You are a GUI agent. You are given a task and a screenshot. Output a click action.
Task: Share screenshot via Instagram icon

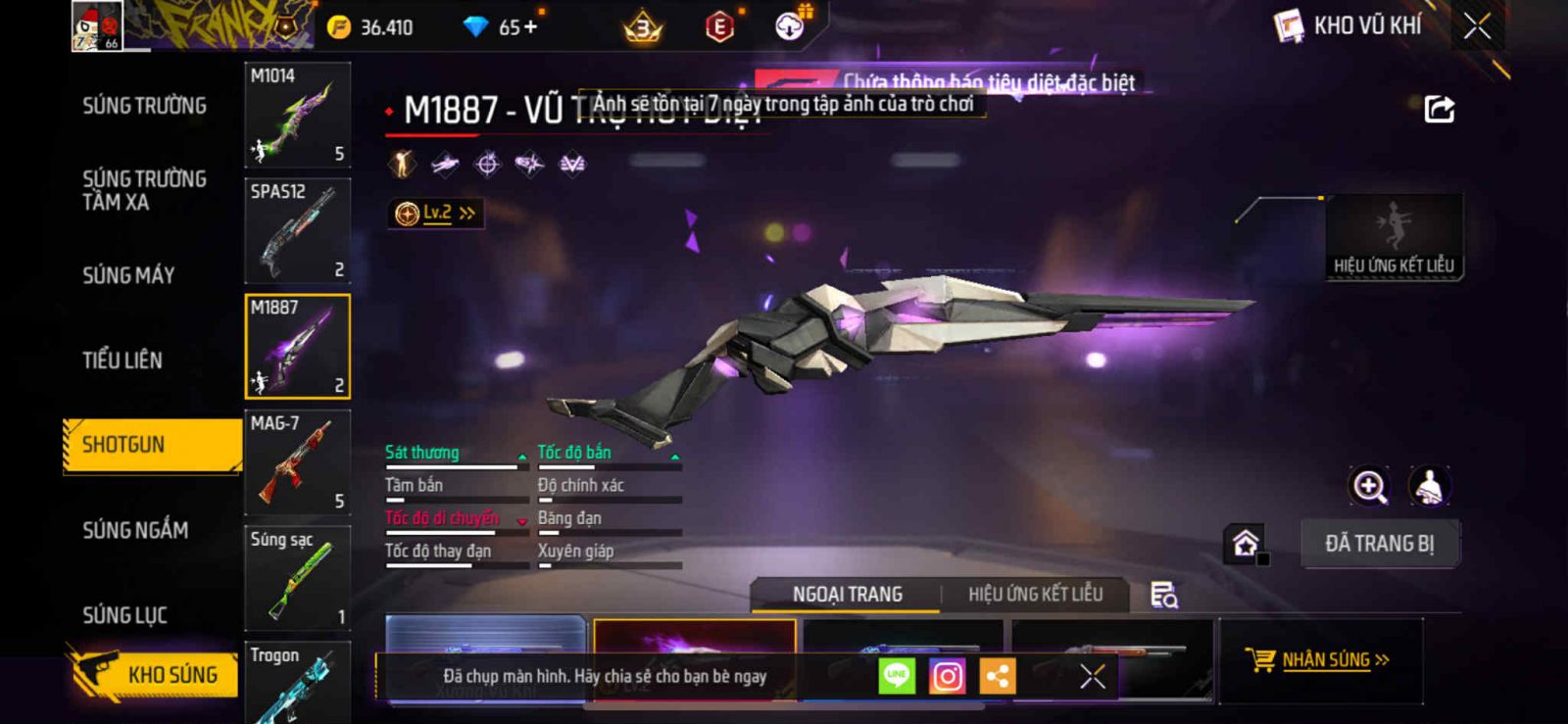947,676
